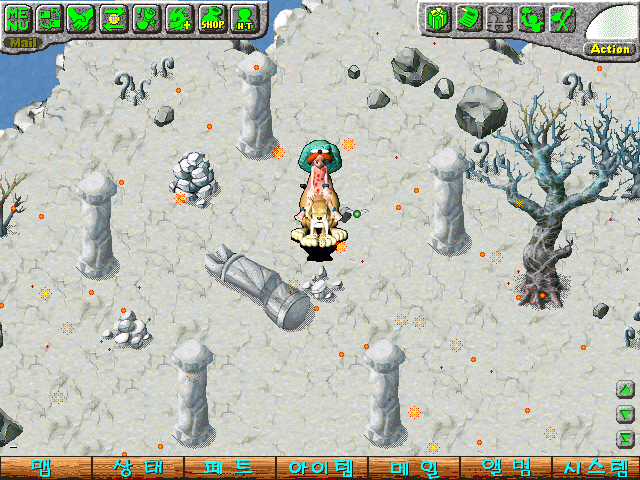
Task: Open the handshake trade icon
Action: coord(82,17)
